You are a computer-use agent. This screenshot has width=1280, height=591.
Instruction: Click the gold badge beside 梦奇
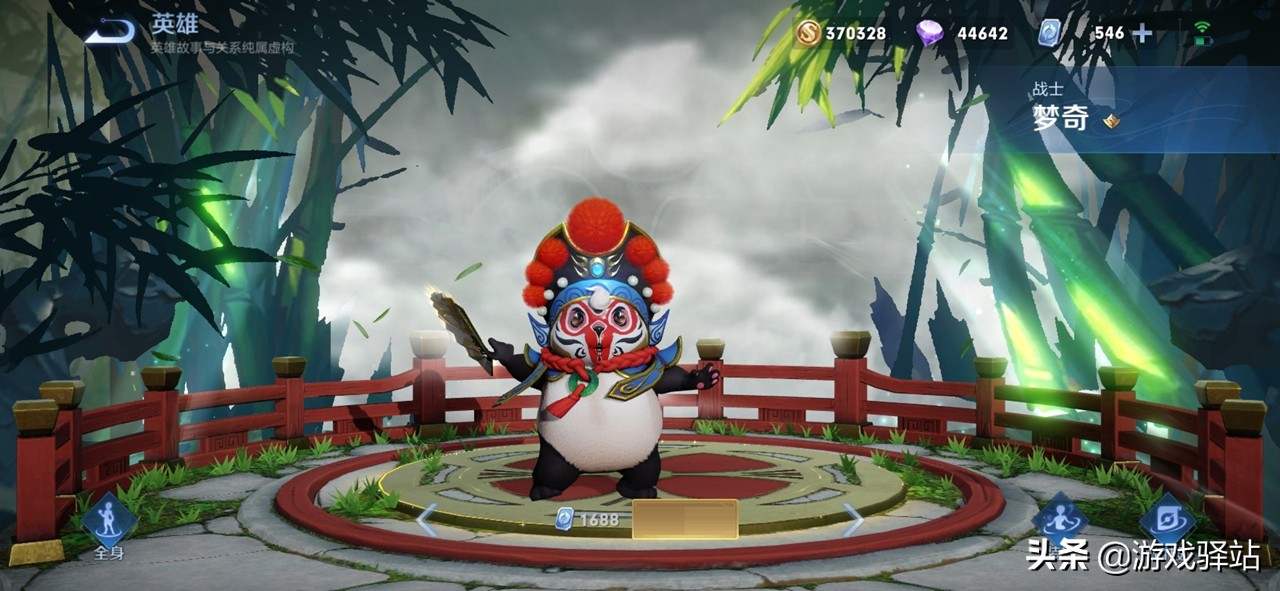(x=1111, y=122)
